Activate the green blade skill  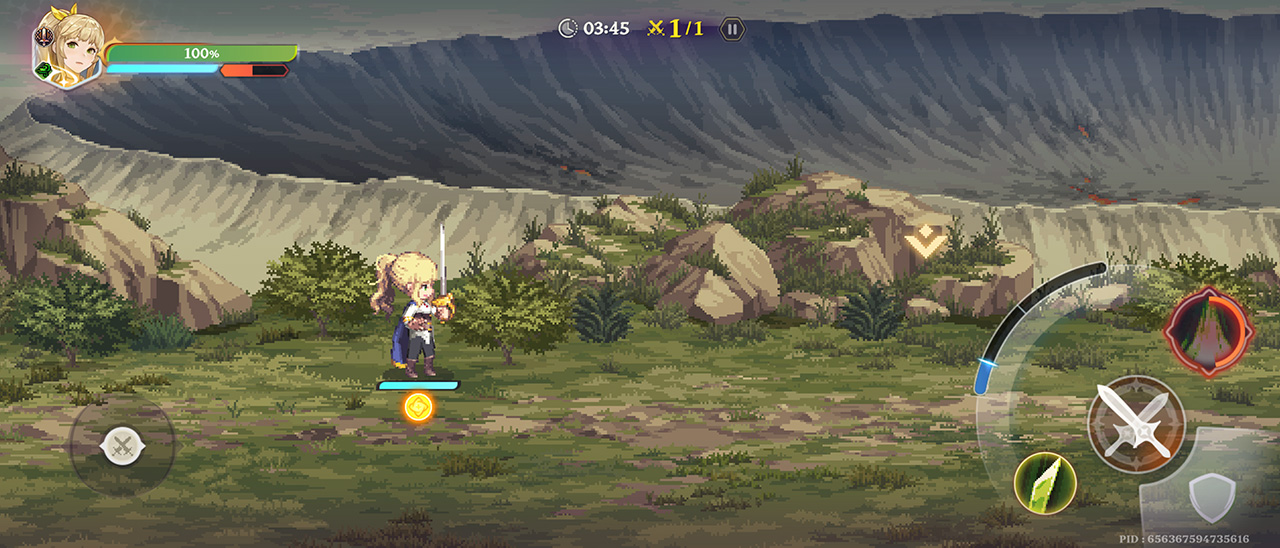pyautogui.click(x=1045, y=483)
